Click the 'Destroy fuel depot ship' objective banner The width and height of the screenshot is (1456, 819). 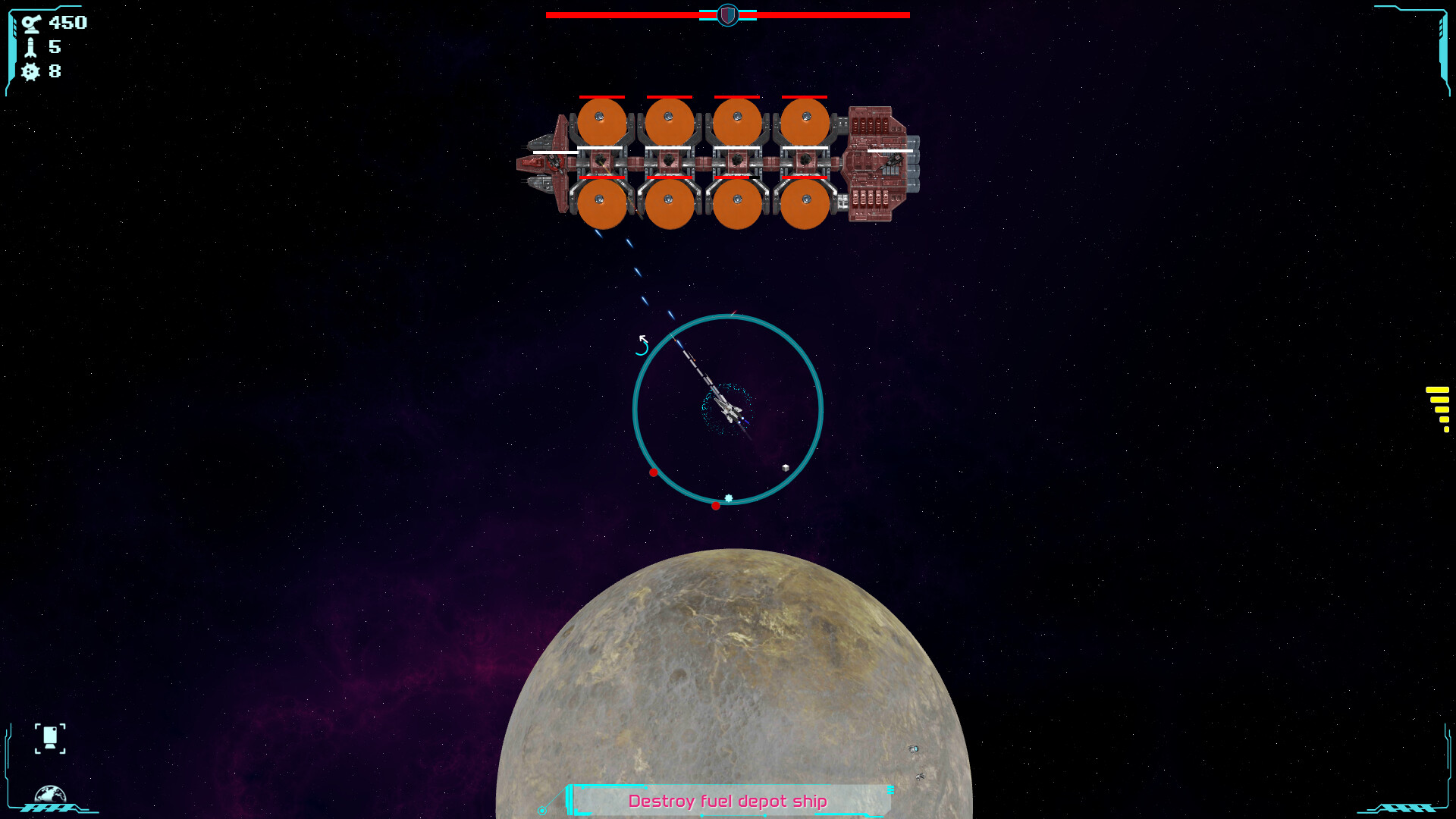pos(728,800)
